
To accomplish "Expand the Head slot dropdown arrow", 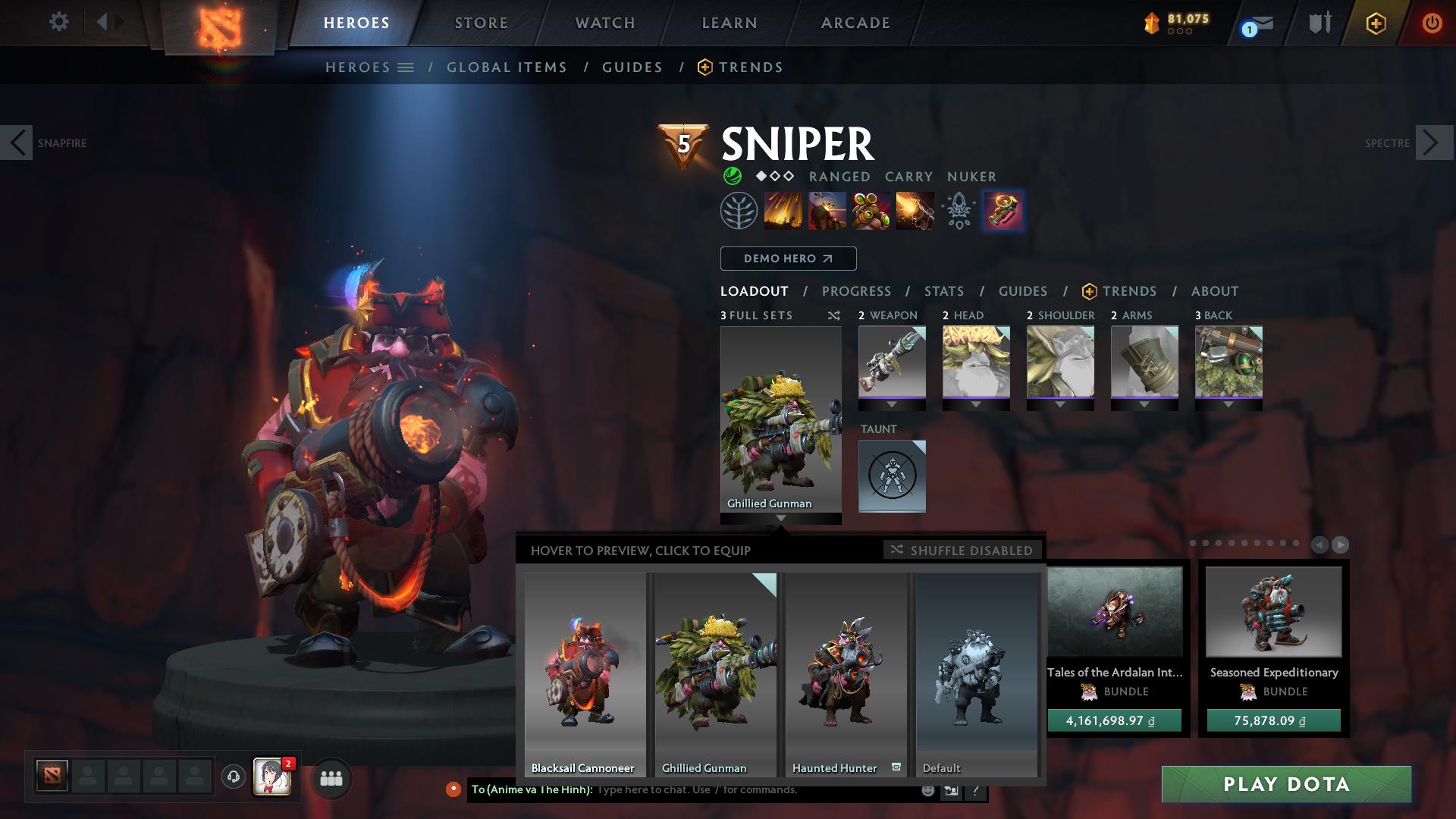I will [976, 404].
